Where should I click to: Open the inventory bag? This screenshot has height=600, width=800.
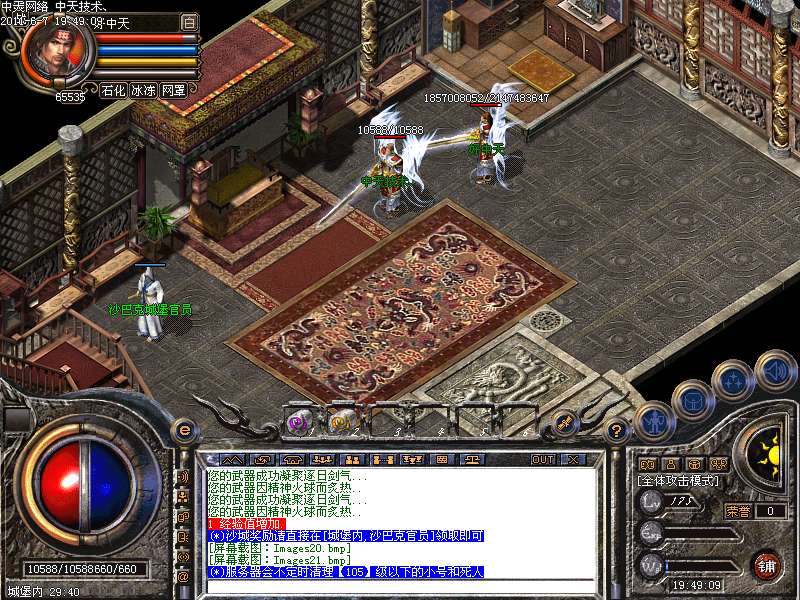click(x=692, y=400)
